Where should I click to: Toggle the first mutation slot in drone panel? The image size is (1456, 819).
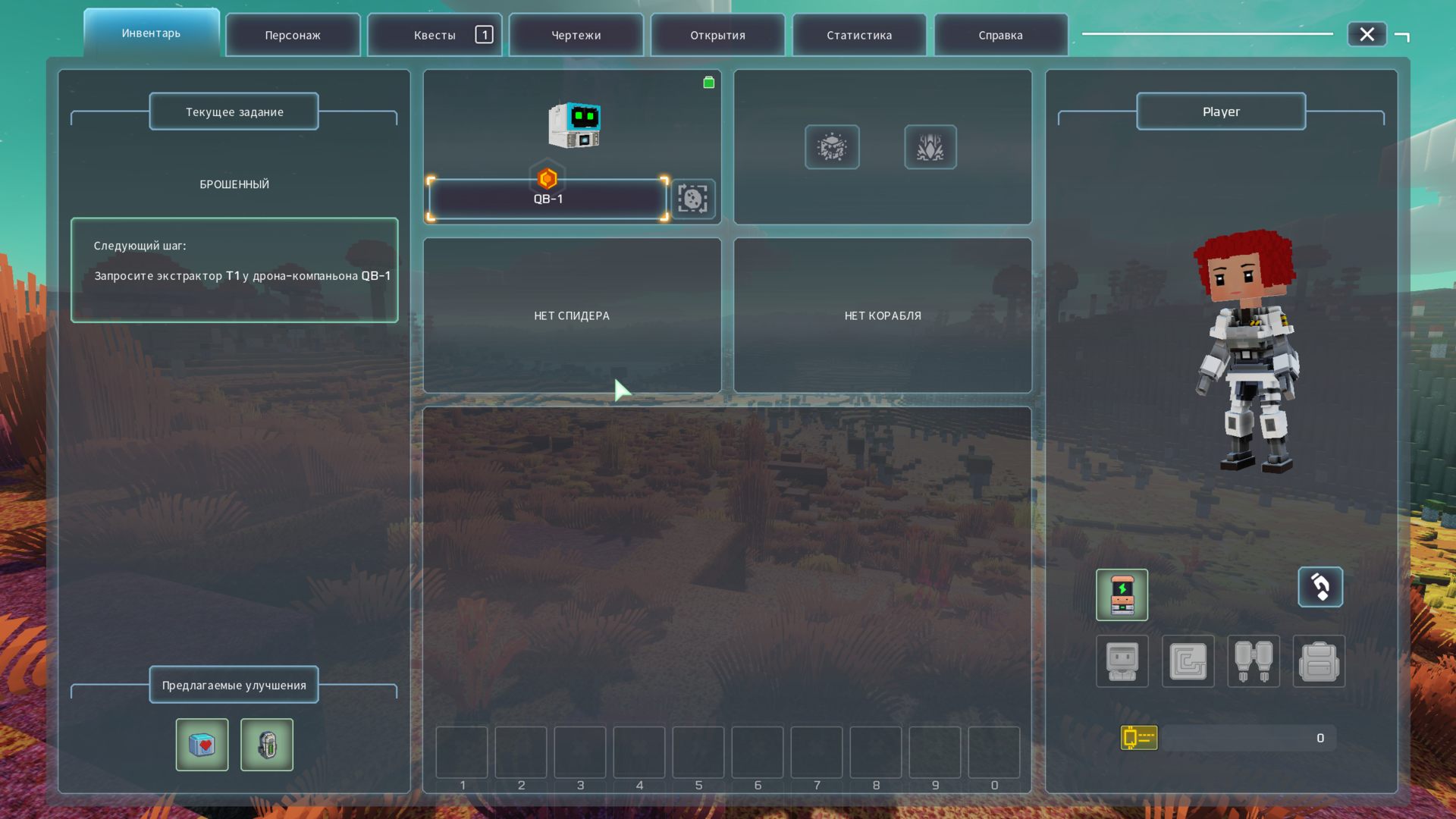[832, 147]
